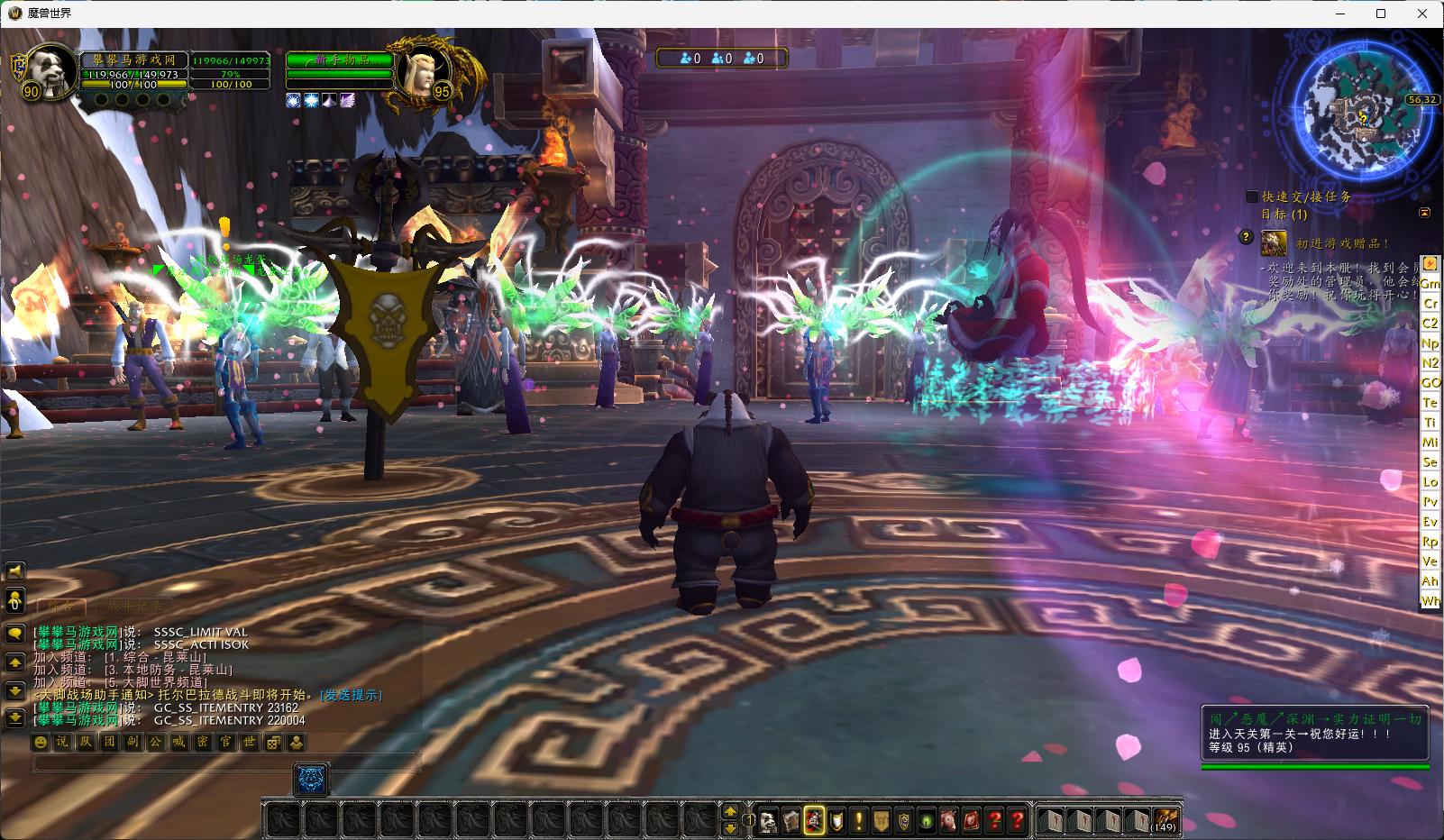The width and height of the screenshot is (1444, 840).
Task: Click the quest item icon in tracker
Action: tap(1274, 242)
